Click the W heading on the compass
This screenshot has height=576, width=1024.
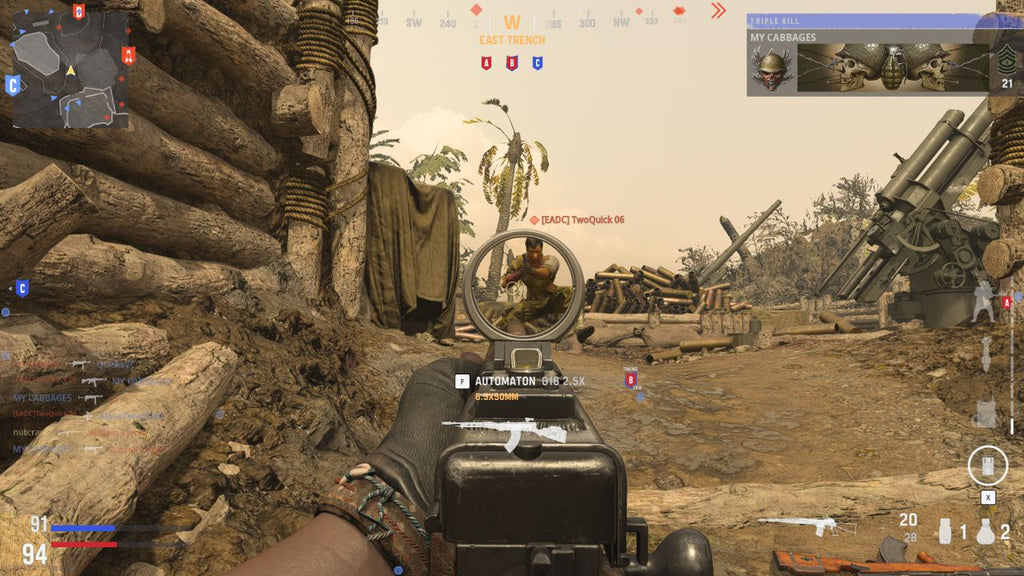512,22
